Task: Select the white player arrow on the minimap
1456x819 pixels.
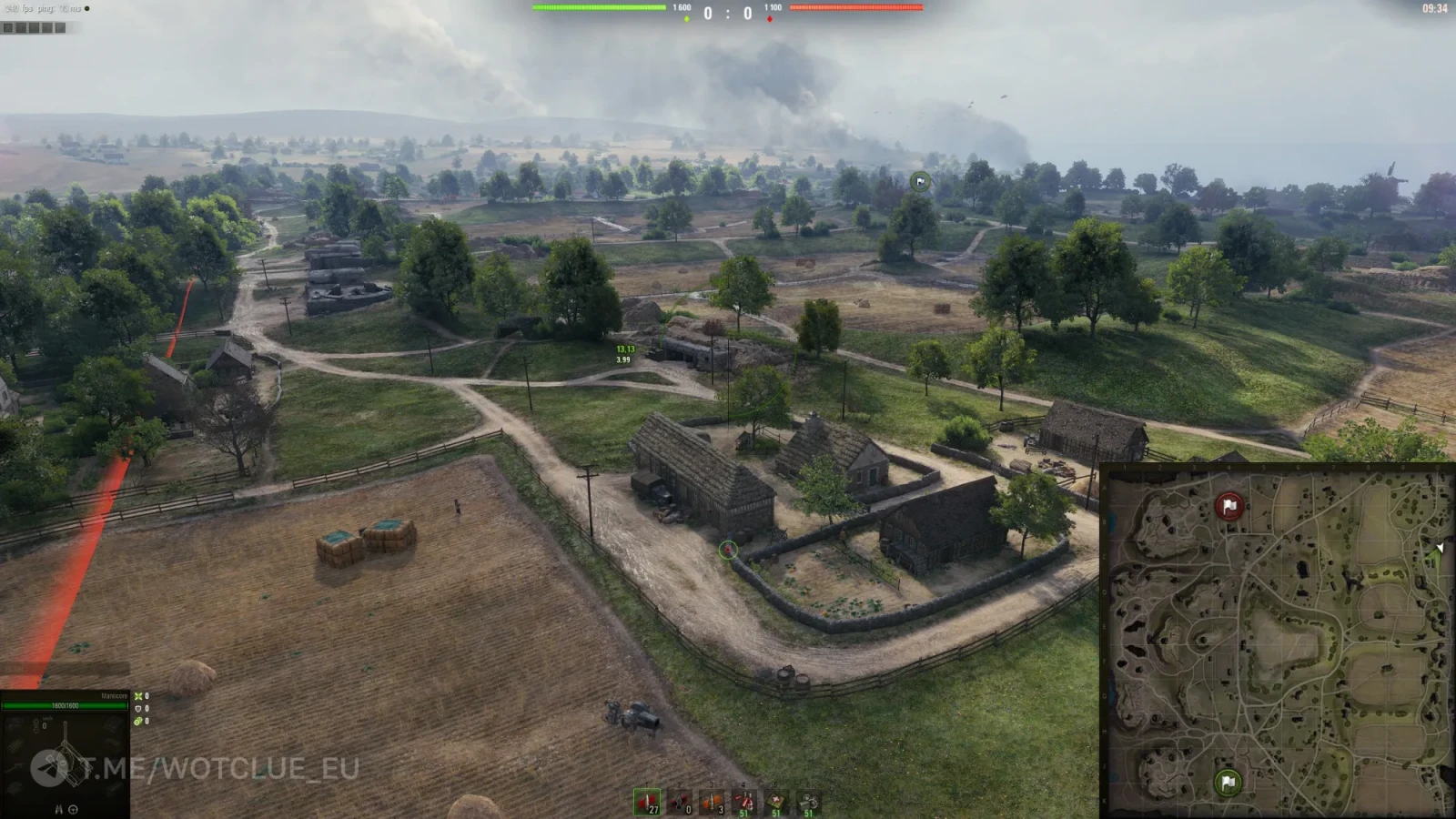Action: tap(1440, 548)
